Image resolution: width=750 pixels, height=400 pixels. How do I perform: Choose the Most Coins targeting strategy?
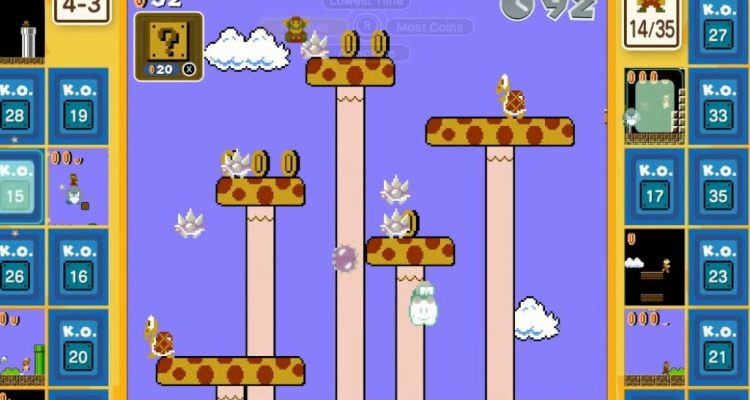point(429,27)
